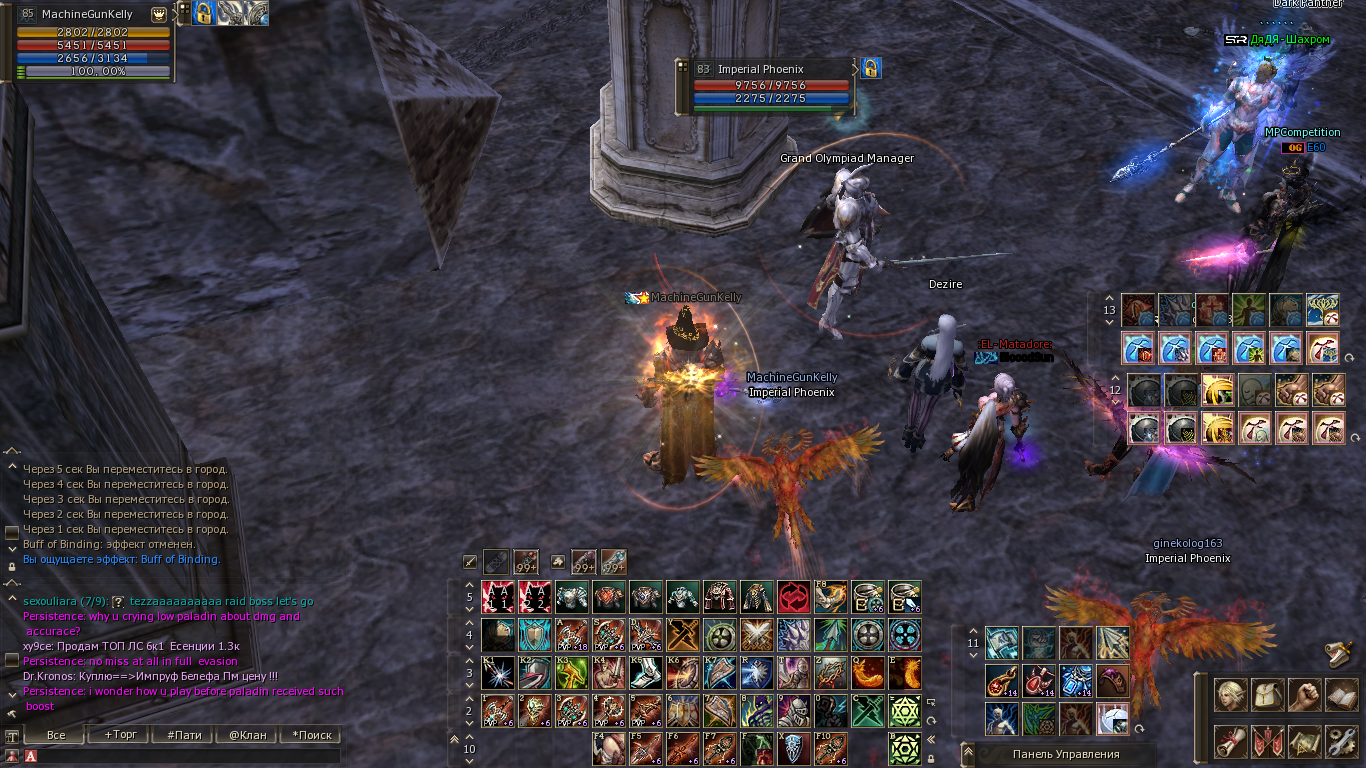Select the flaming phoenix feather skill on hotbar slot Q
The image size is (1366, 768).
(x=866, y=675)
